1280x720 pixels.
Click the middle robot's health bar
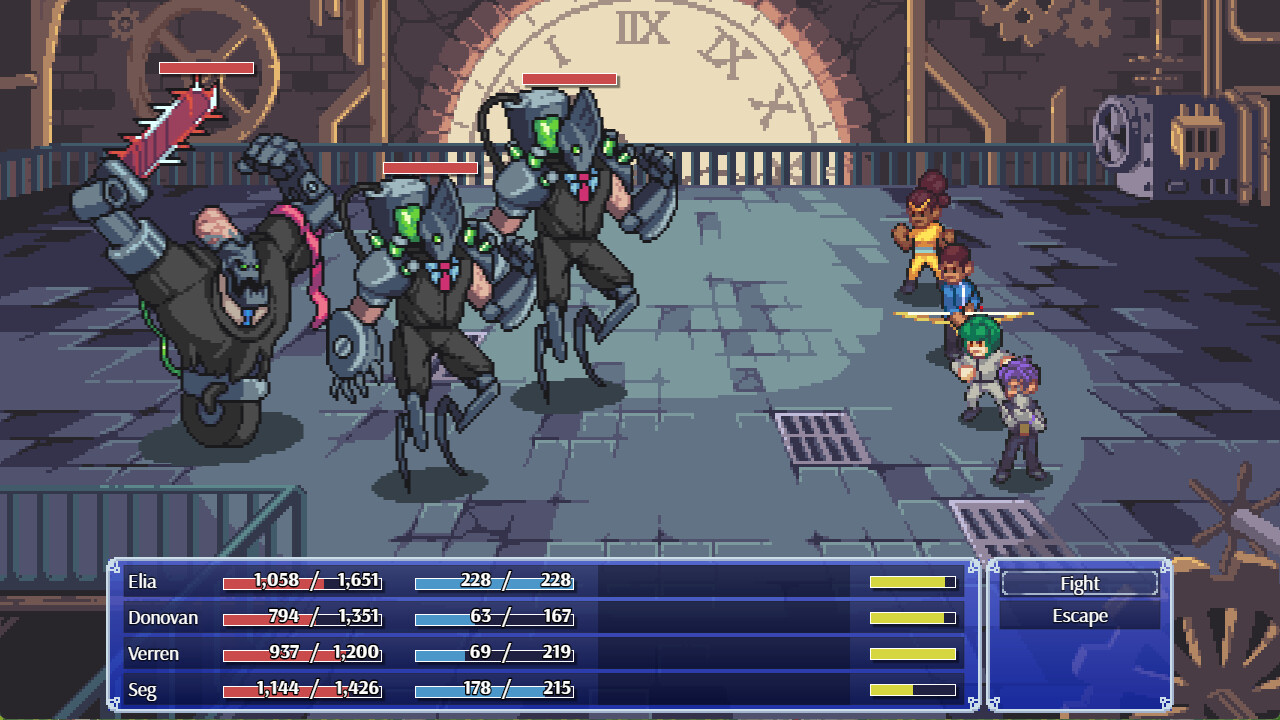(430, 168)
